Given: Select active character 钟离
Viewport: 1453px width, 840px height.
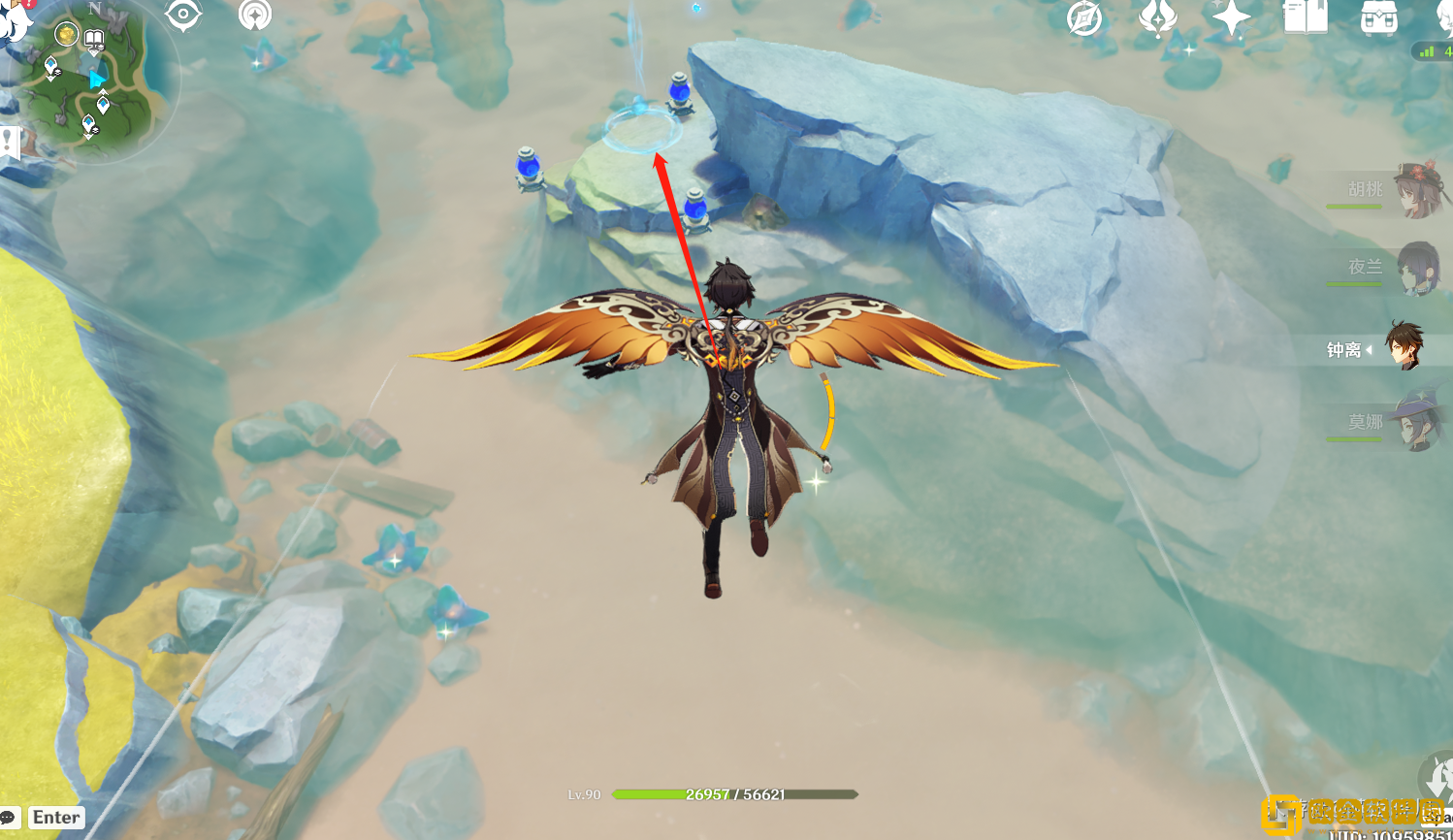Looking at the screenshot, I should pos(1403,348).
